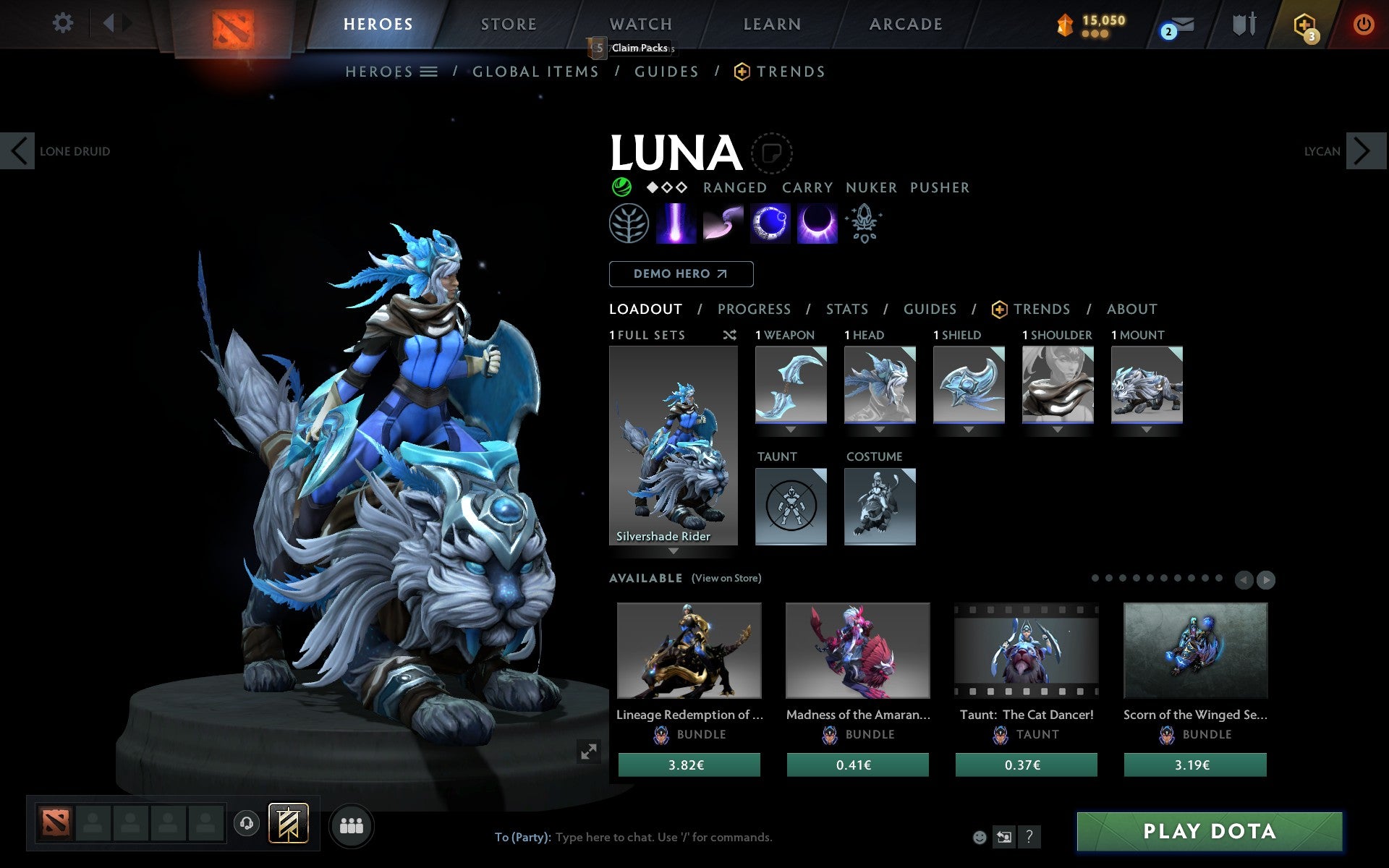Click the DEMO HERO button

[x=681, y=274]
